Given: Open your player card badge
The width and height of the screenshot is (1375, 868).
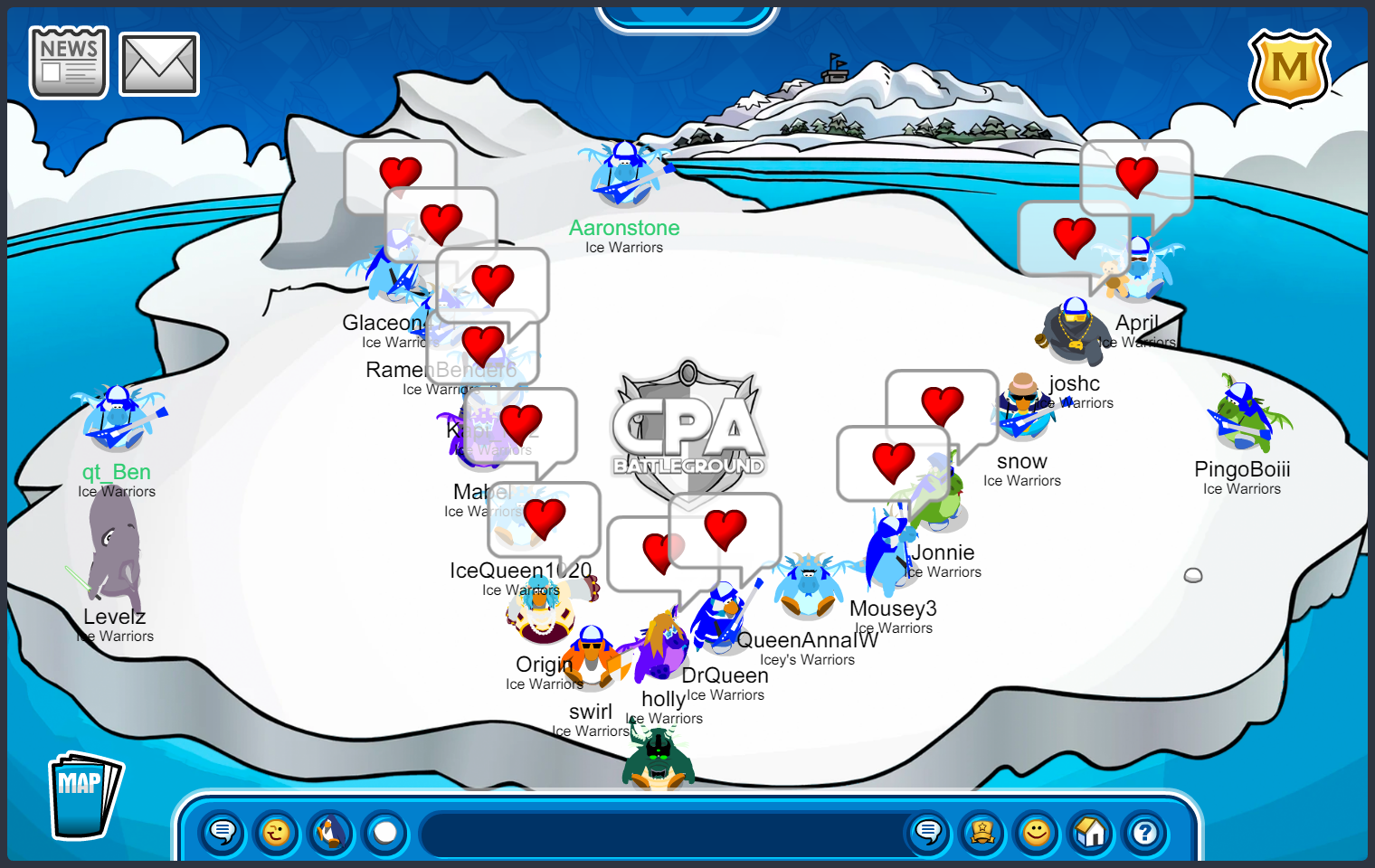Looking at the screenshot, I should pyautogui.click(x=982, y=832).
